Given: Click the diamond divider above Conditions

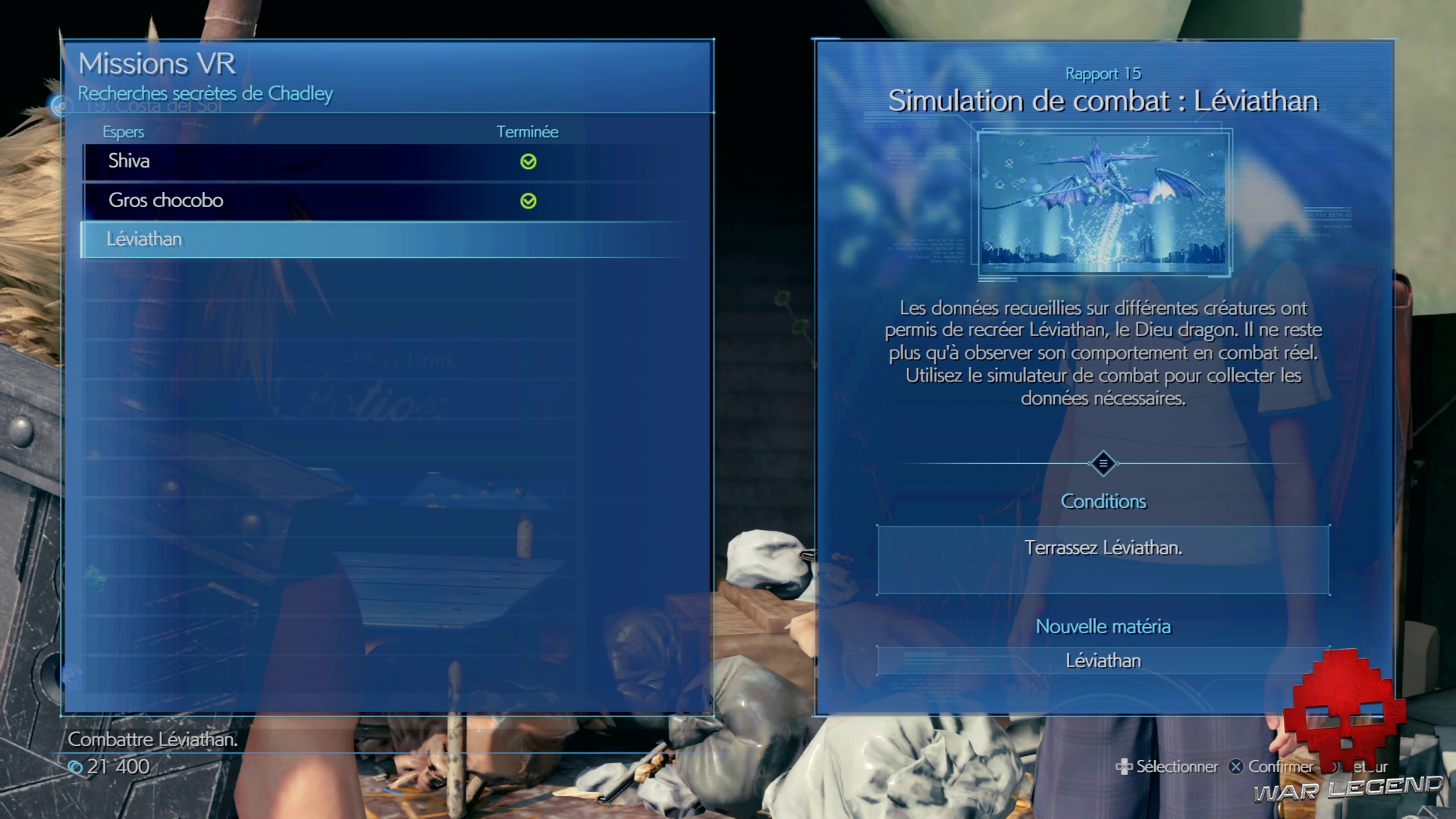Looking at the screenshot, I should point(1103,464).
